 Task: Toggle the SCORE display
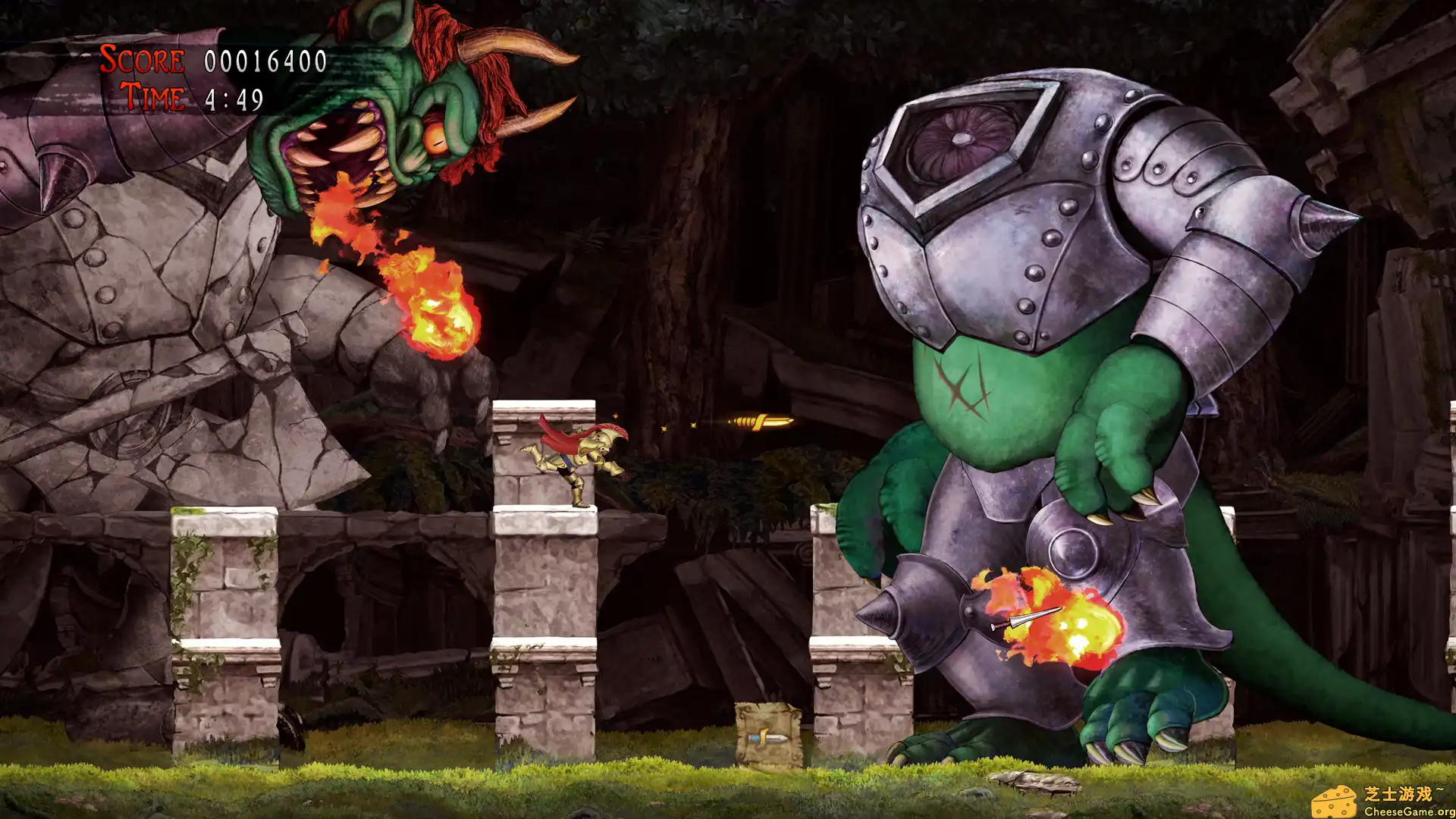tap(140, 57)
